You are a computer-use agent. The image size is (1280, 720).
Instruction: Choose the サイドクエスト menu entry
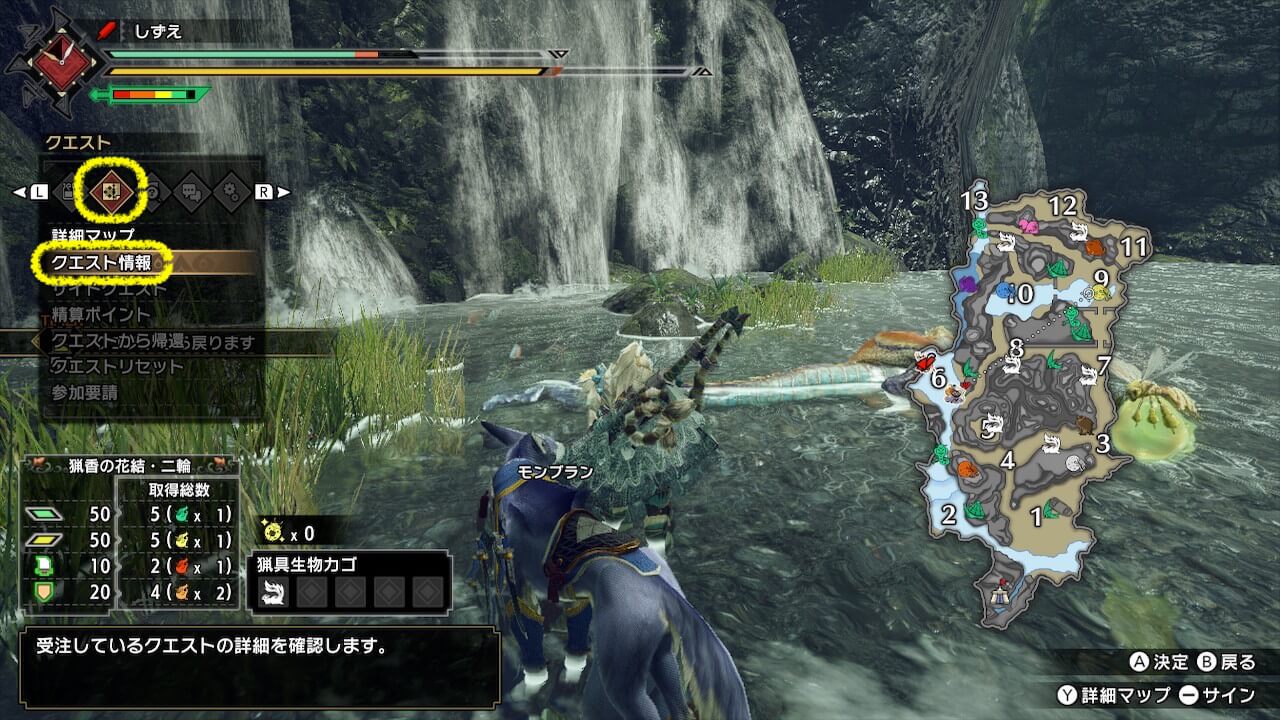[110, 289]
